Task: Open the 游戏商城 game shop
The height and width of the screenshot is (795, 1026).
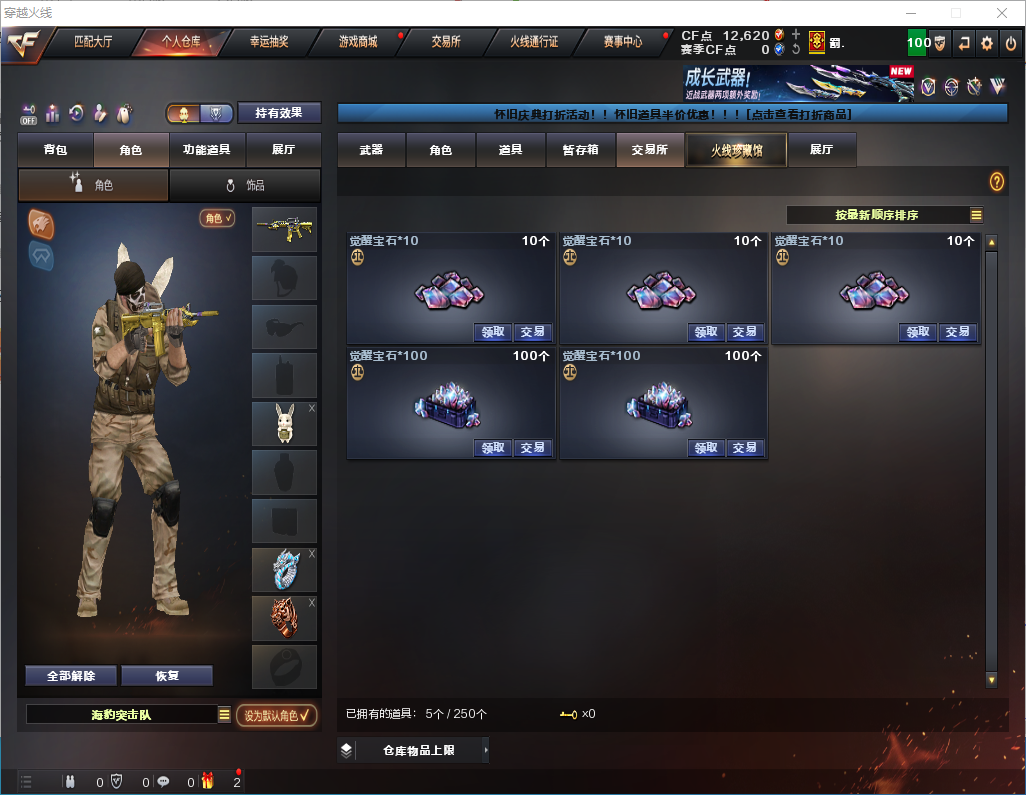Action: [358, 42]
